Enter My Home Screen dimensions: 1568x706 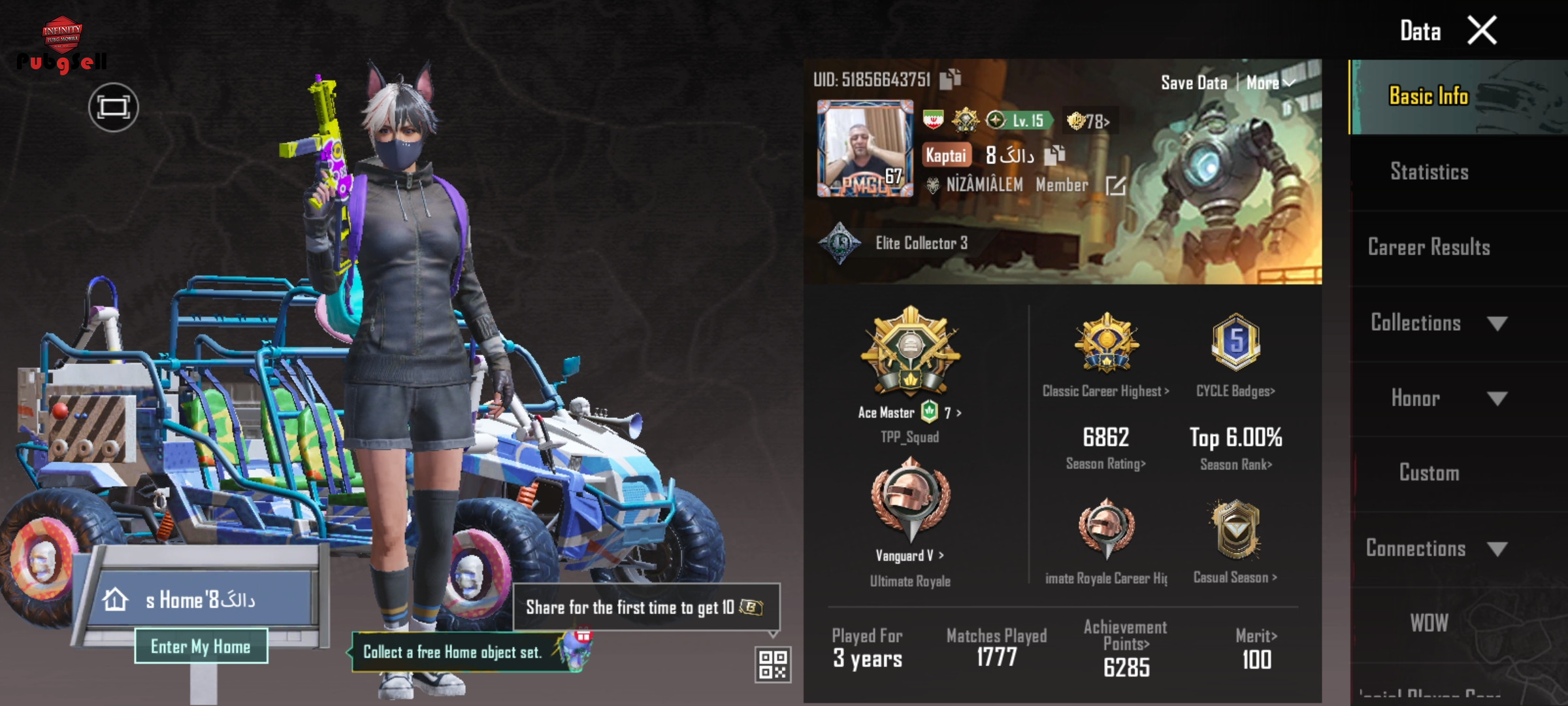tap(201, 647)
